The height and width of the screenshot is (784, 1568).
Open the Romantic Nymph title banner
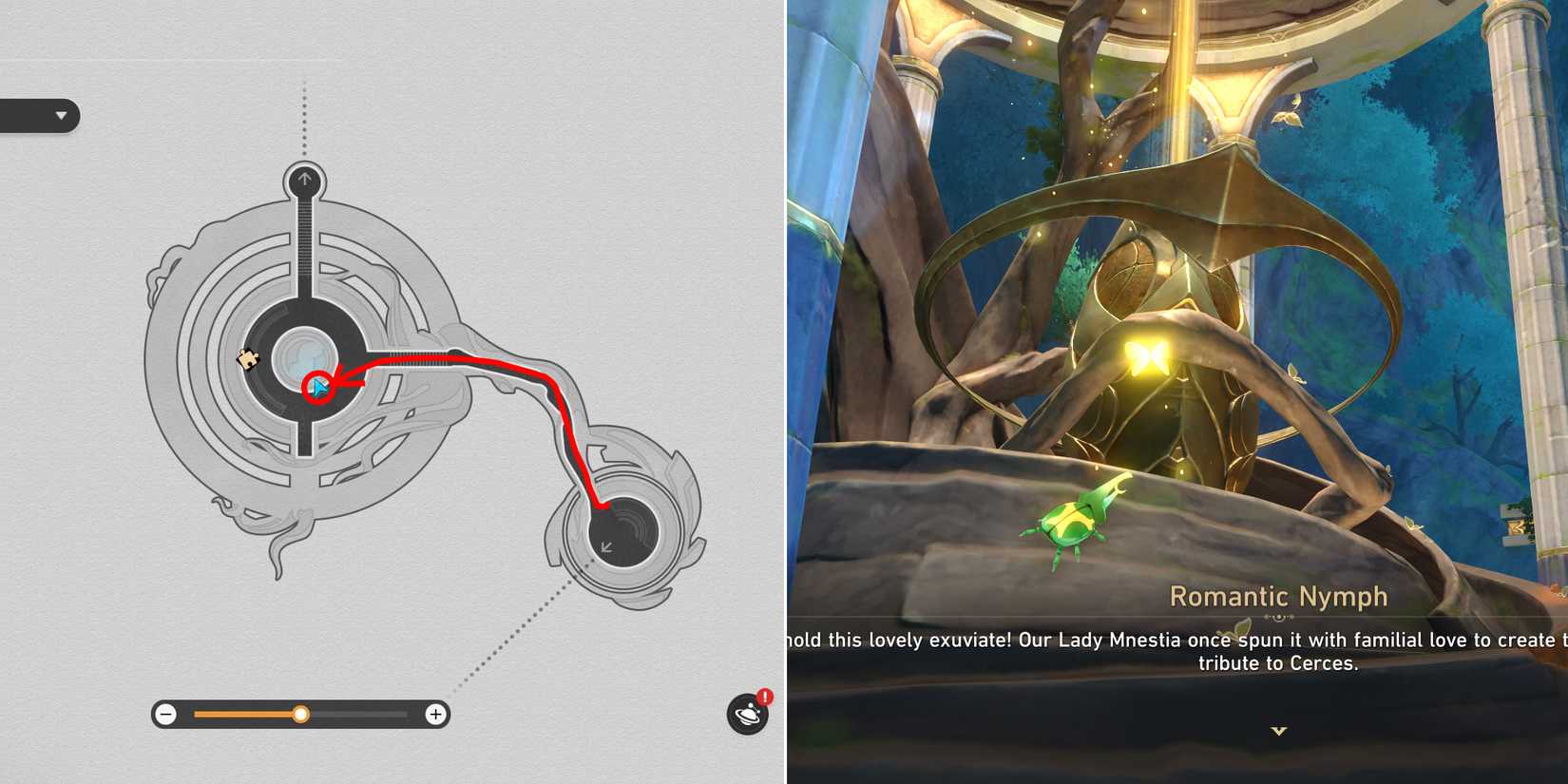coord(1280,597)
